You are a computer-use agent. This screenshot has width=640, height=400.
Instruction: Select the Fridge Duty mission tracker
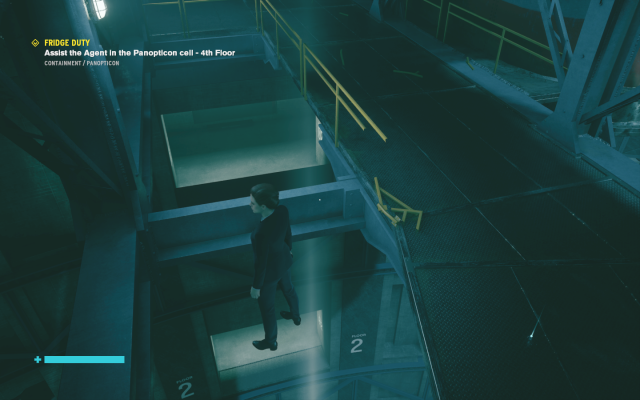(67, 42)
